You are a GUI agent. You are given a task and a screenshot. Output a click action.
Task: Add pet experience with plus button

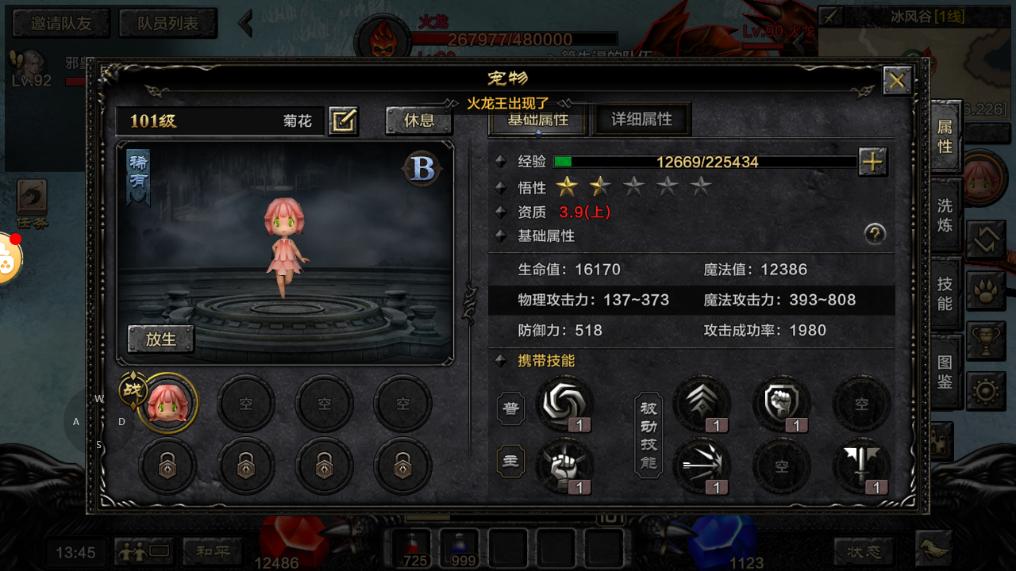[872, 162]
